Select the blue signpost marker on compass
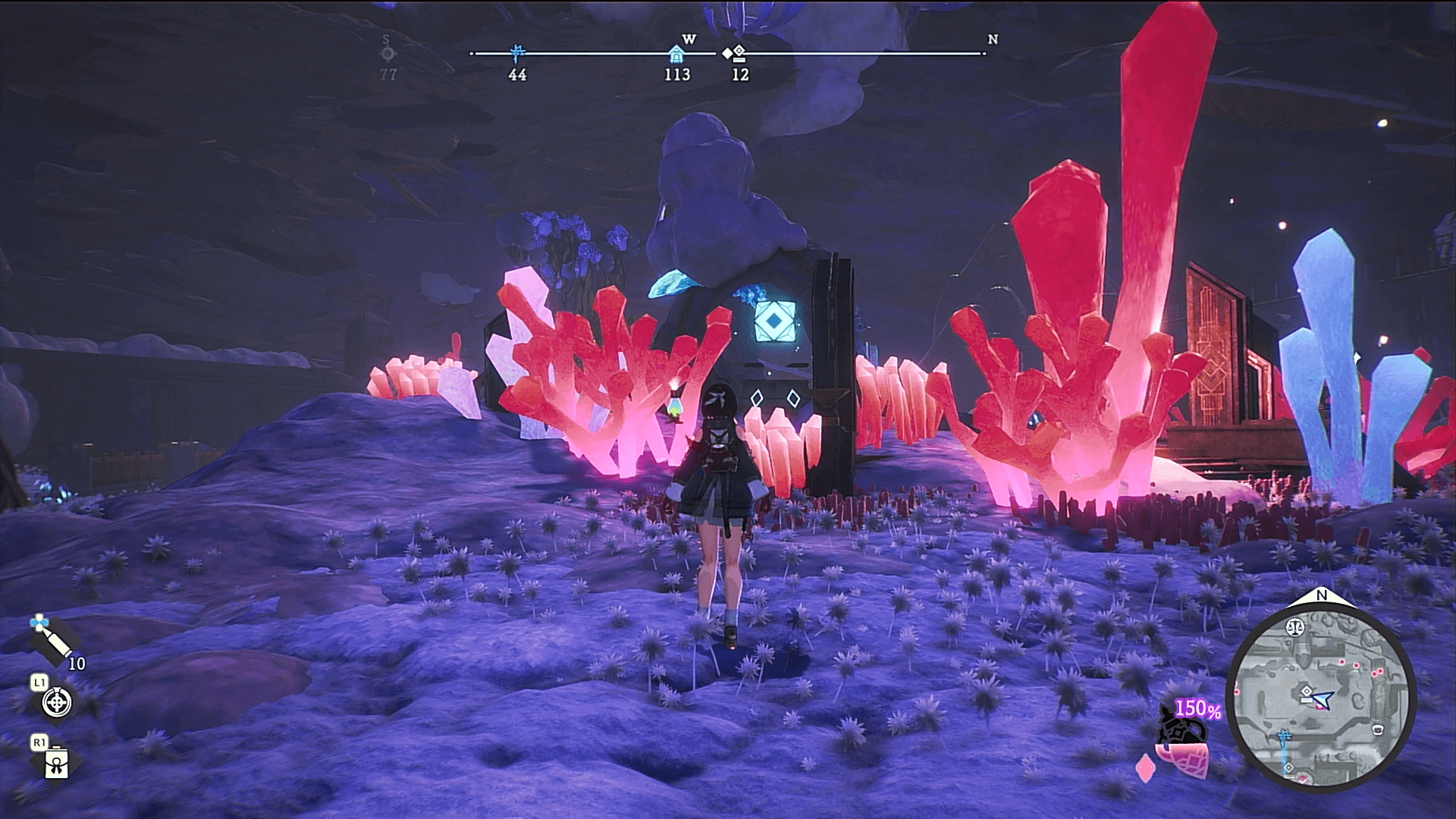1456x819 pixels. 518,53
